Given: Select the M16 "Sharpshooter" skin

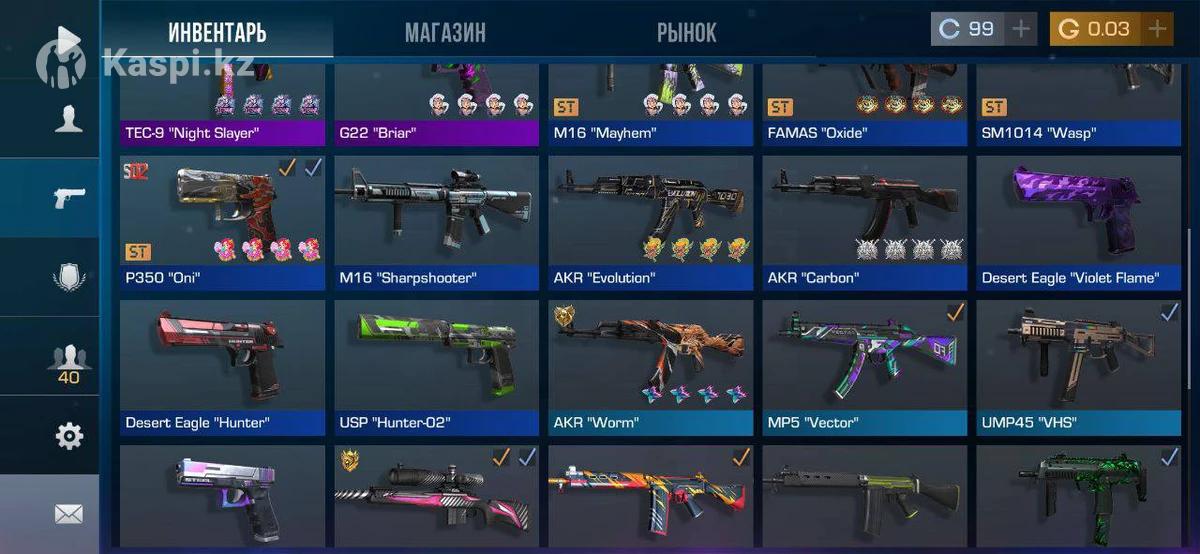Looking at the screenshot, I should coord(436,222).
